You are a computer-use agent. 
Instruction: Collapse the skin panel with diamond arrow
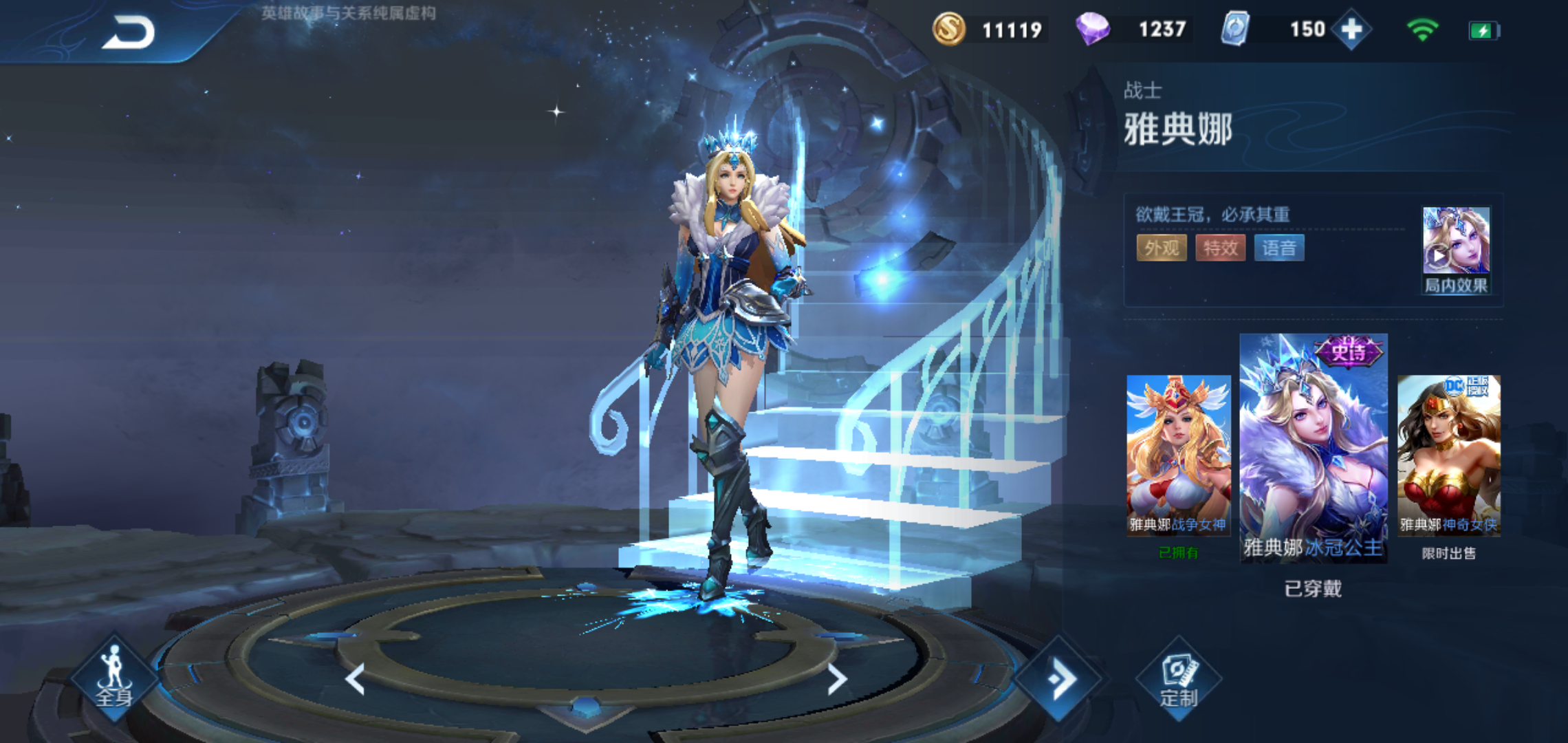1060,679
